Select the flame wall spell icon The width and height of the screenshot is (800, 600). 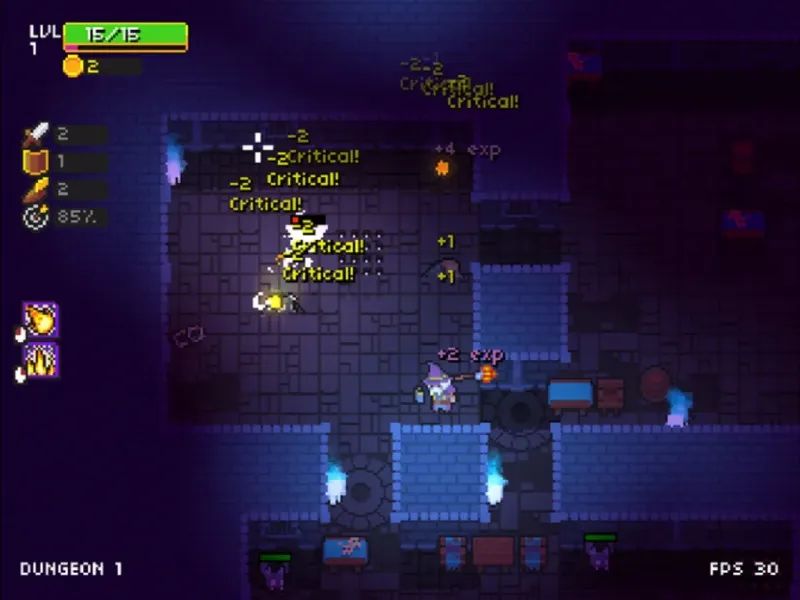[x=41, y=360]
